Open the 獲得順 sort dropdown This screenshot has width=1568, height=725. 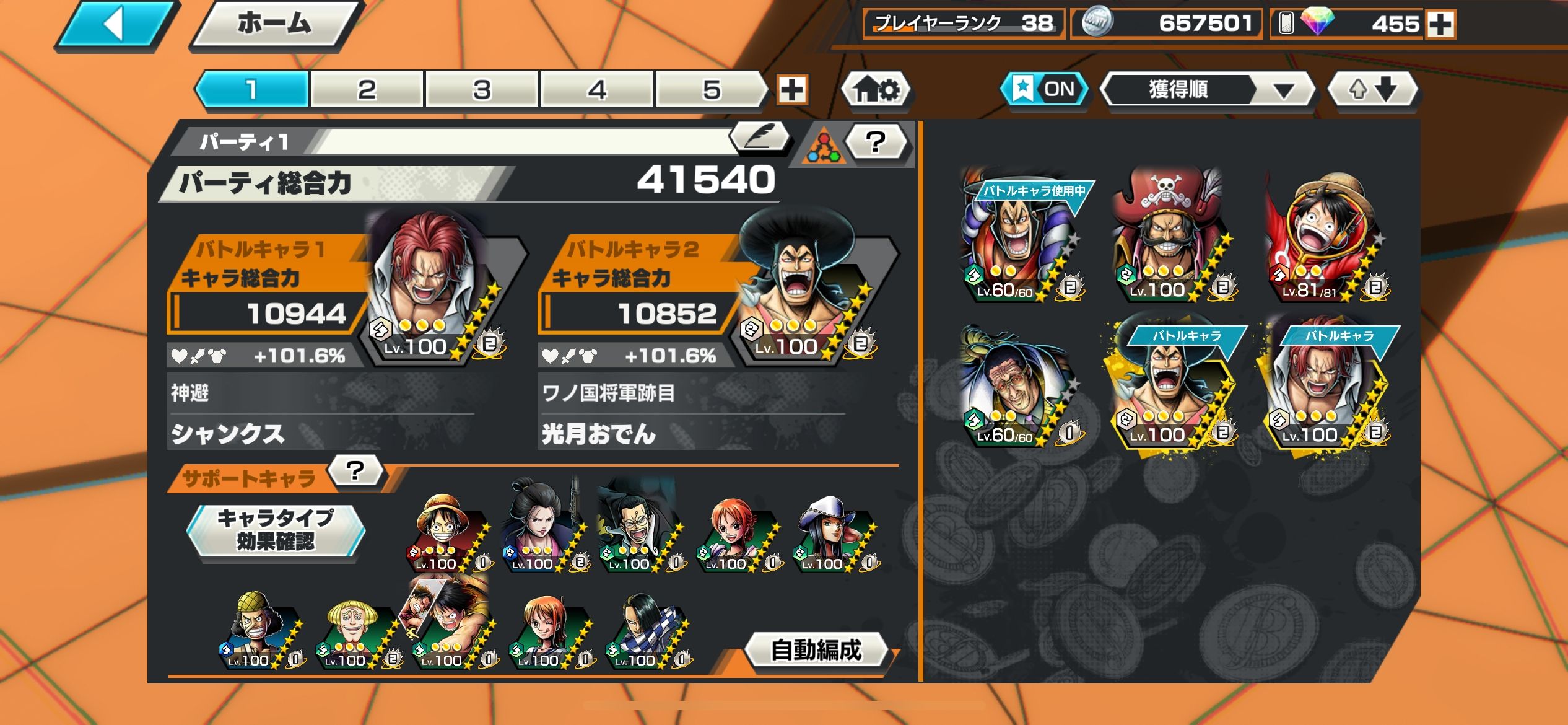coord(1207,90)
